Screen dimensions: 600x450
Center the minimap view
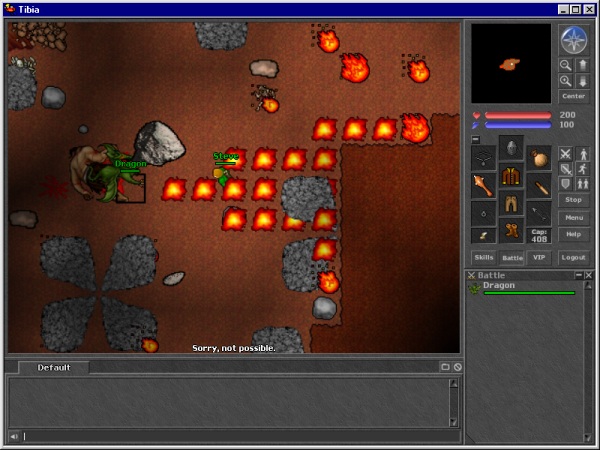tap(573, 96)
